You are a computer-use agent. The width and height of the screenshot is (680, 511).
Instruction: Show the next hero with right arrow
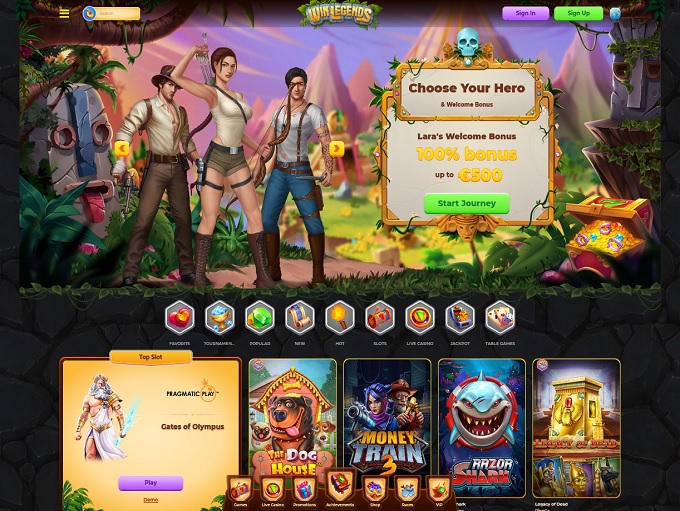pos(336,149)
